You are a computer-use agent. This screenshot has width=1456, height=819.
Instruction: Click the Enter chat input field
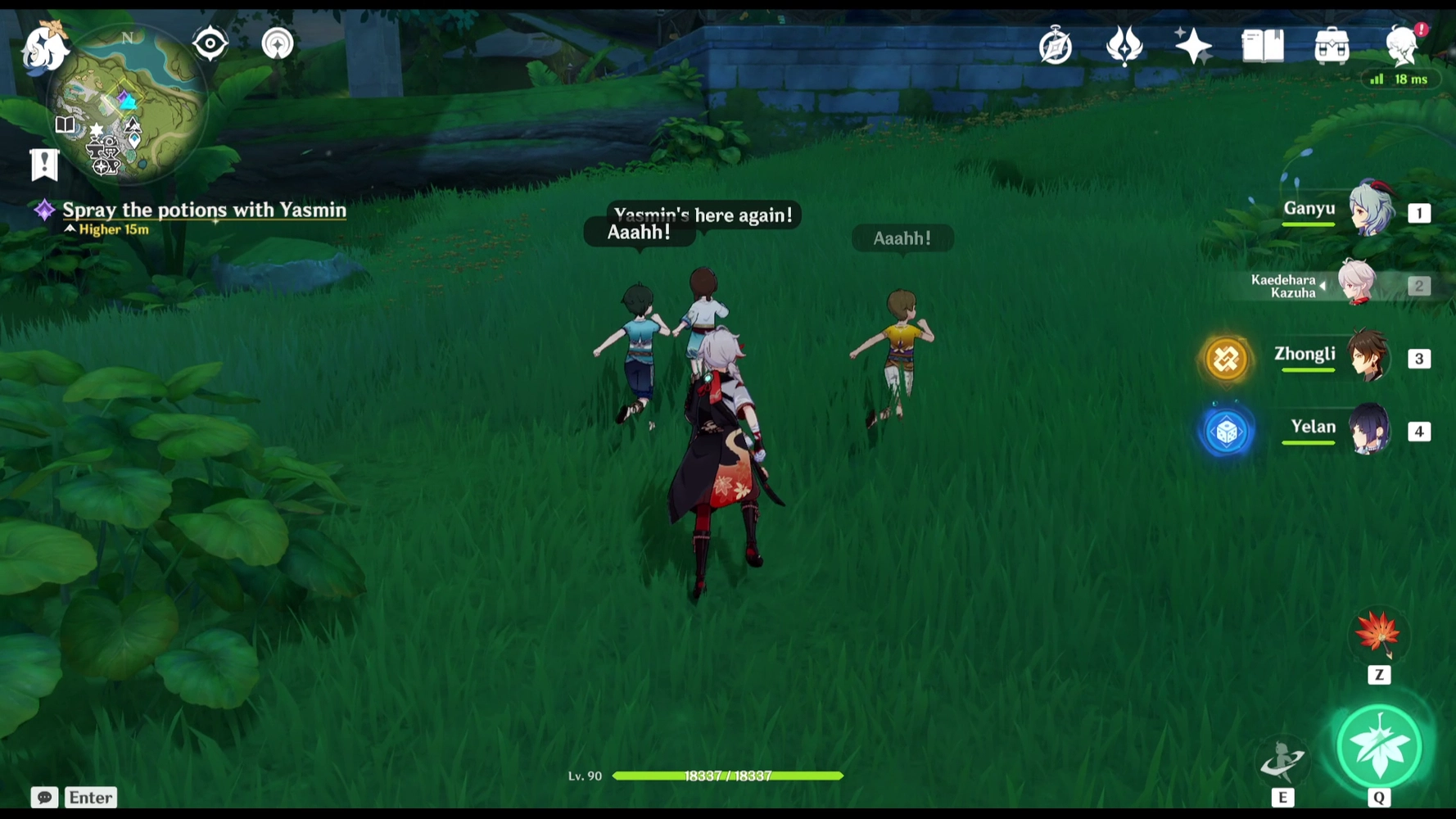[90, 797]
